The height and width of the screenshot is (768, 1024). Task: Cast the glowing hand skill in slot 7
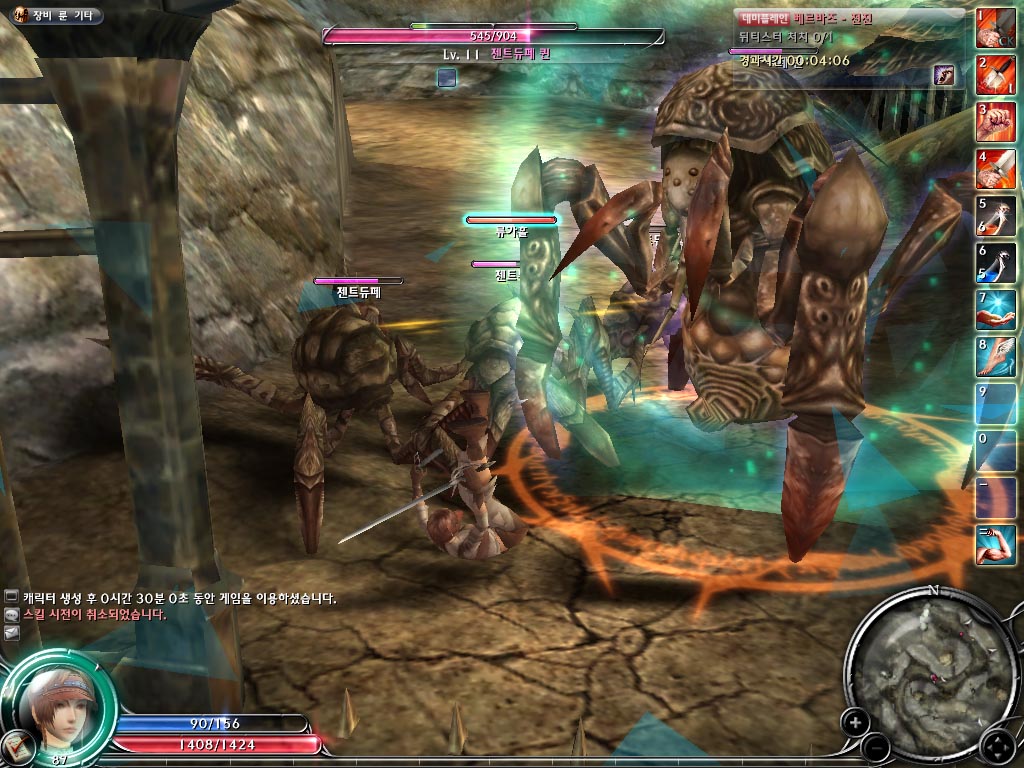996,310
